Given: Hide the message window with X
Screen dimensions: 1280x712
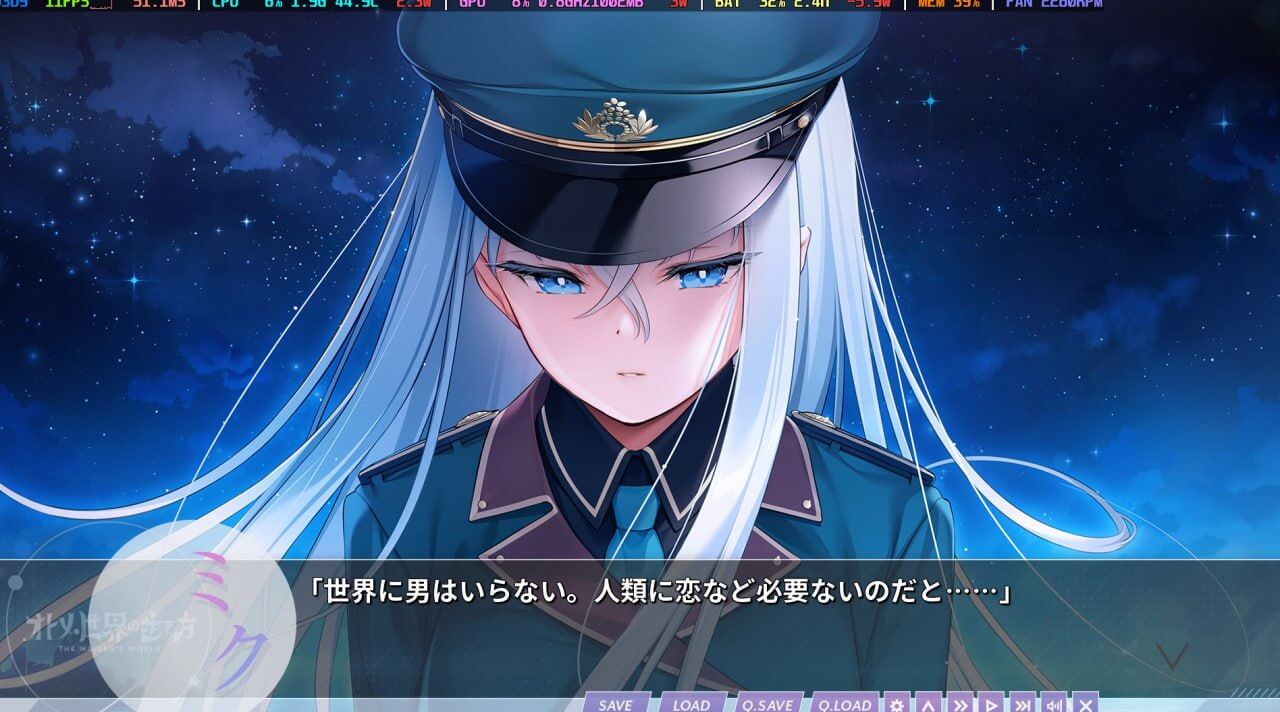Looking at the screenshot, I should [x=1085, y=704].
